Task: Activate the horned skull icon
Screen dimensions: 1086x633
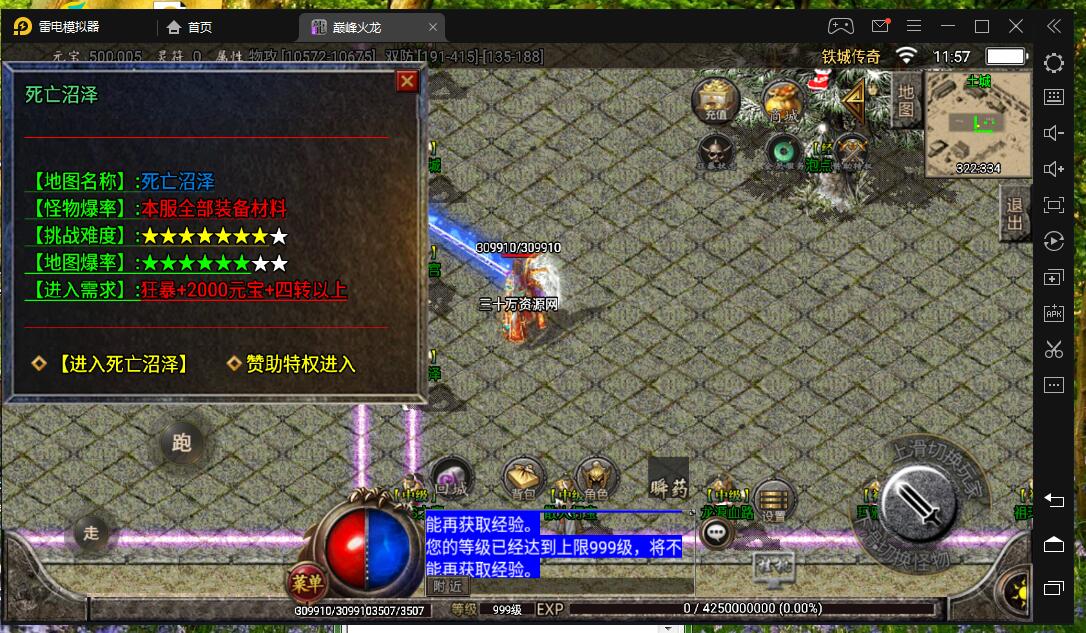Action: point(716,150)
